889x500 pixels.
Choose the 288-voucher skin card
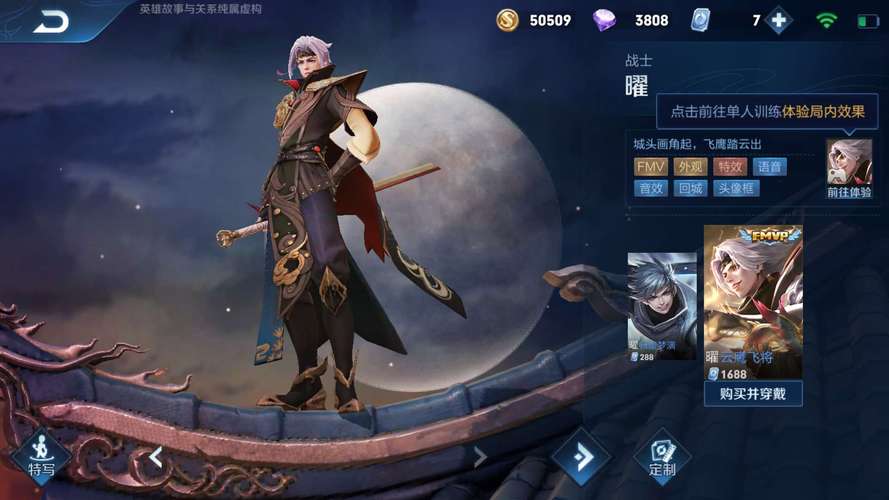click(661, 306)
